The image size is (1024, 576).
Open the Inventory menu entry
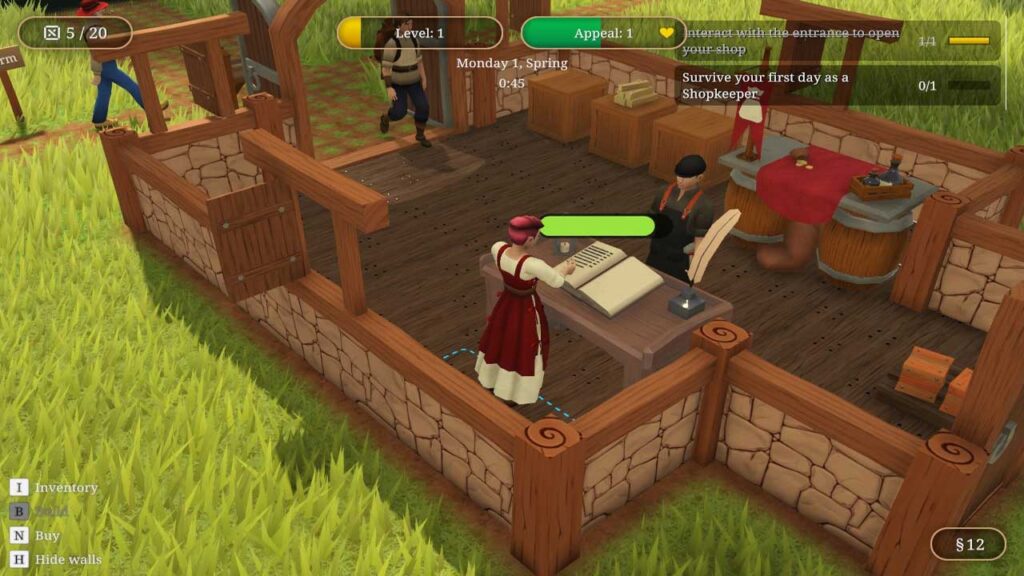(66, 487)
